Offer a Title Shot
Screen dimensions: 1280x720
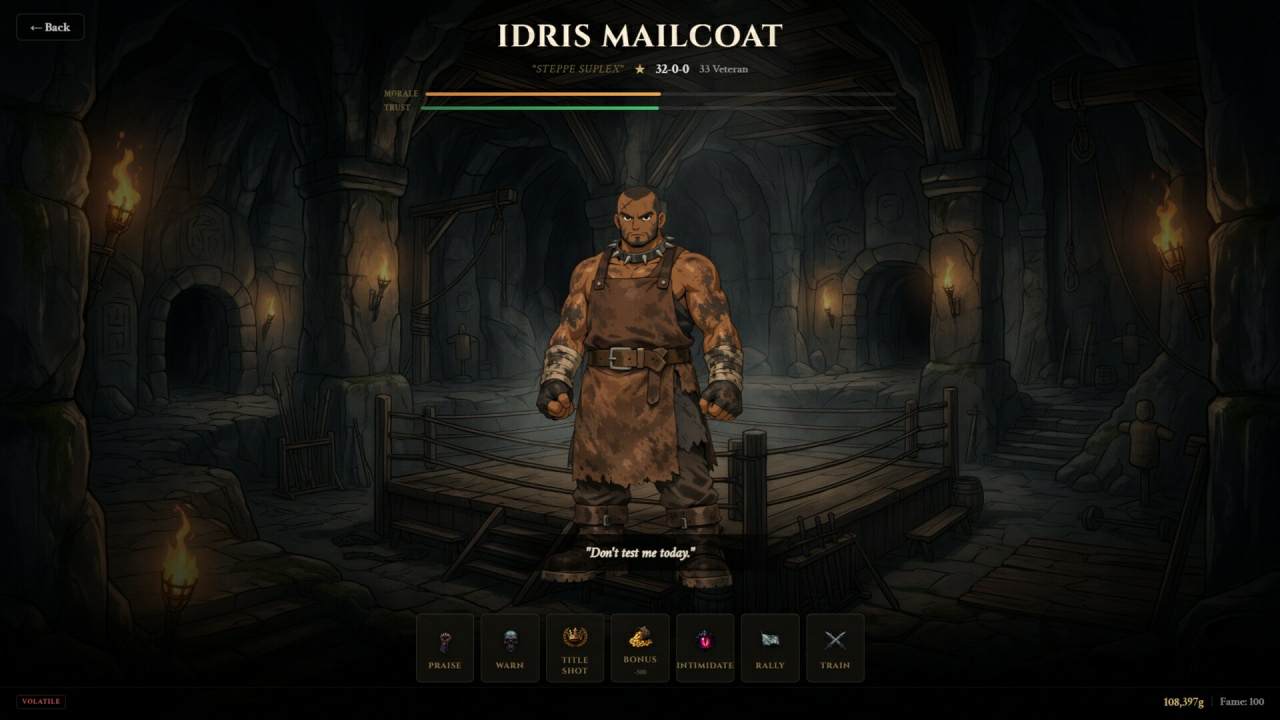tap(575, 648)
